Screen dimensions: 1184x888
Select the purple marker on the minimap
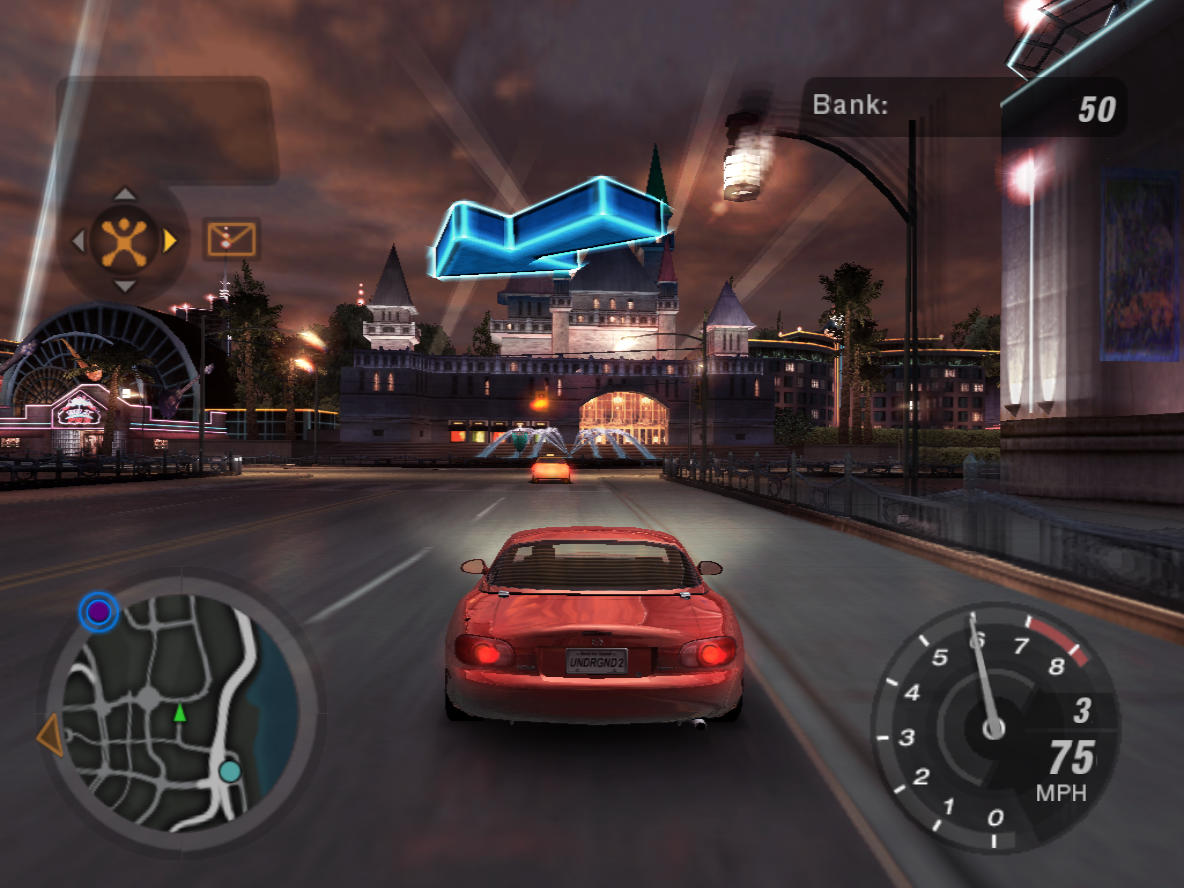(x=98, y=611)
